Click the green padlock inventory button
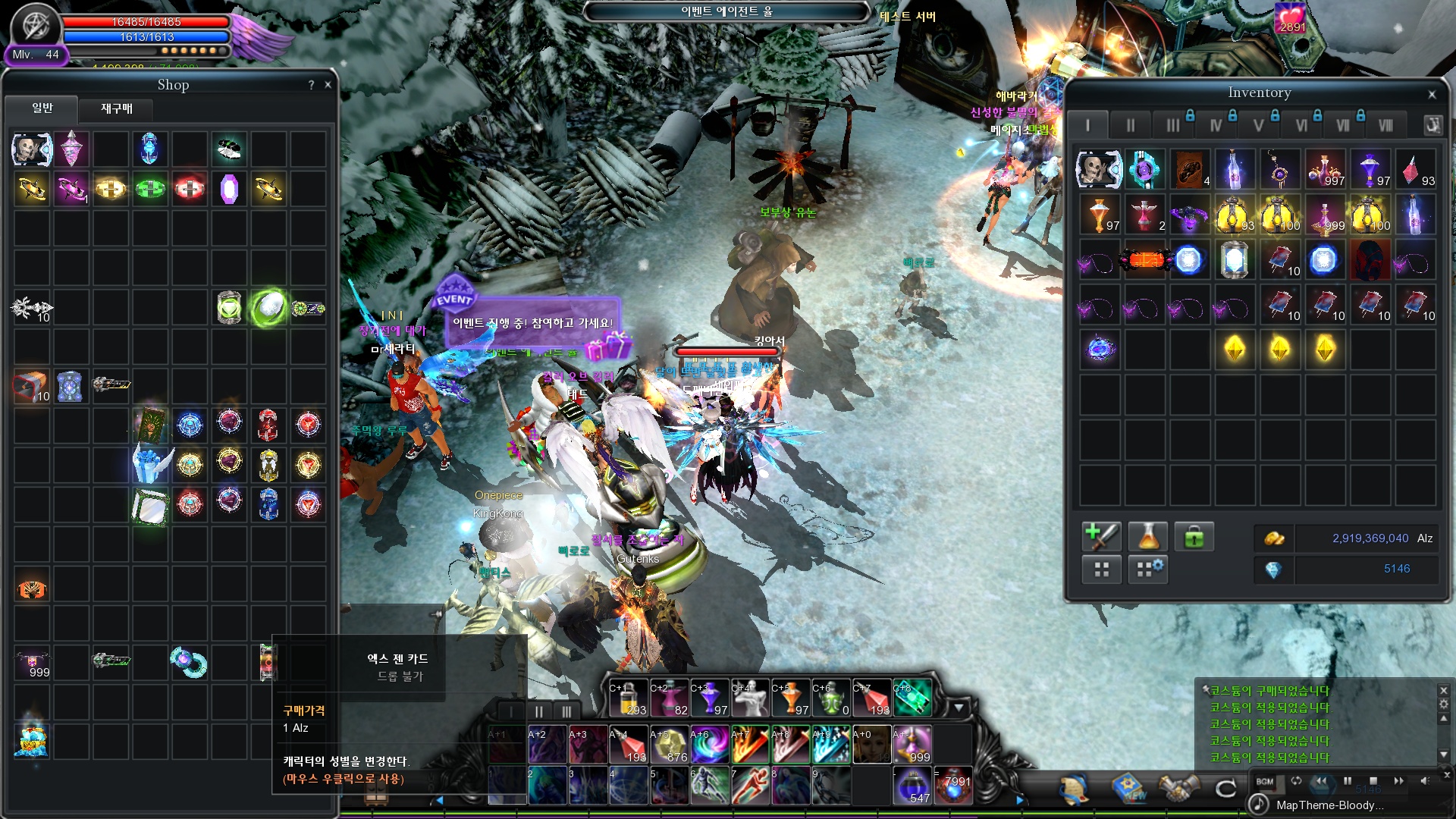1456x819 pixels. click(x=1194, y=537)
